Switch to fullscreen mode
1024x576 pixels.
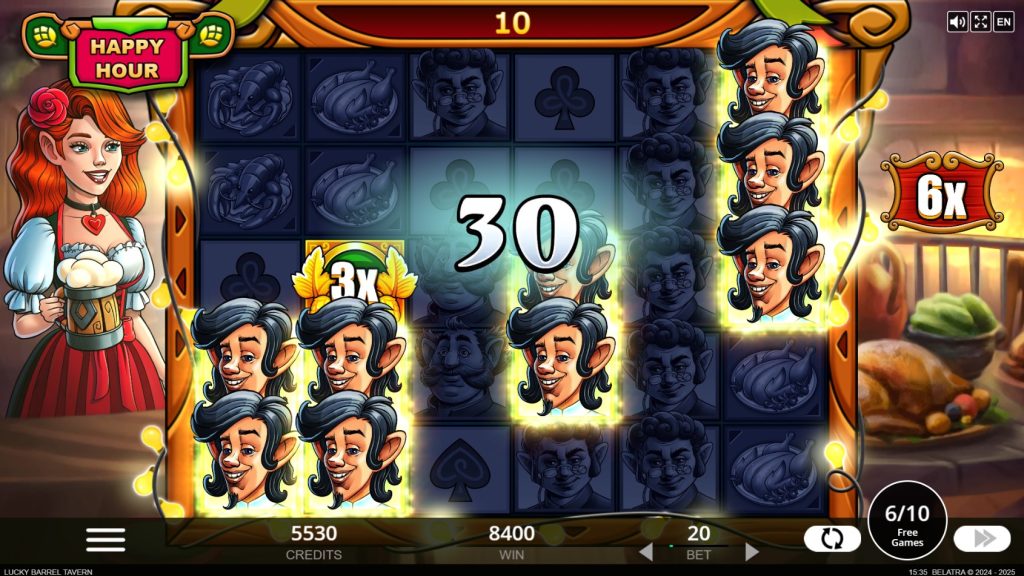pyautogui.click(x=980, y=21)
